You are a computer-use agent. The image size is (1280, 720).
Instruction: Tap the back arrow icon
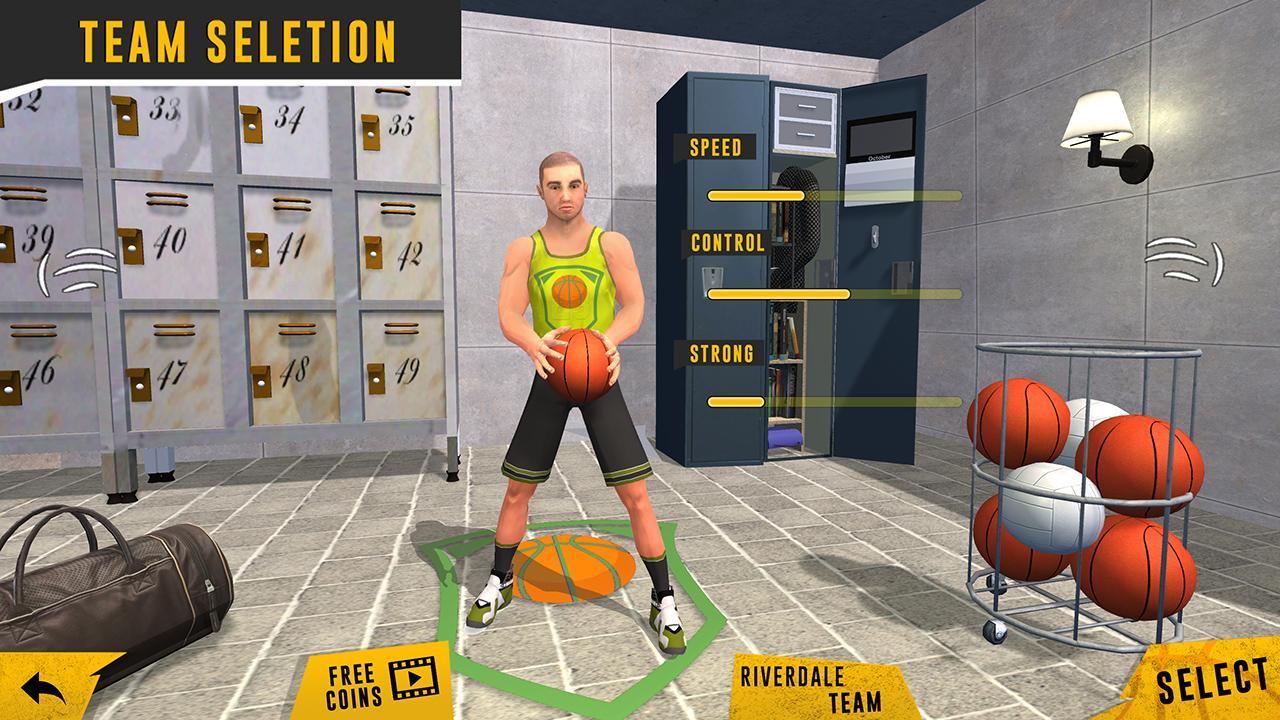click(42, 689)
